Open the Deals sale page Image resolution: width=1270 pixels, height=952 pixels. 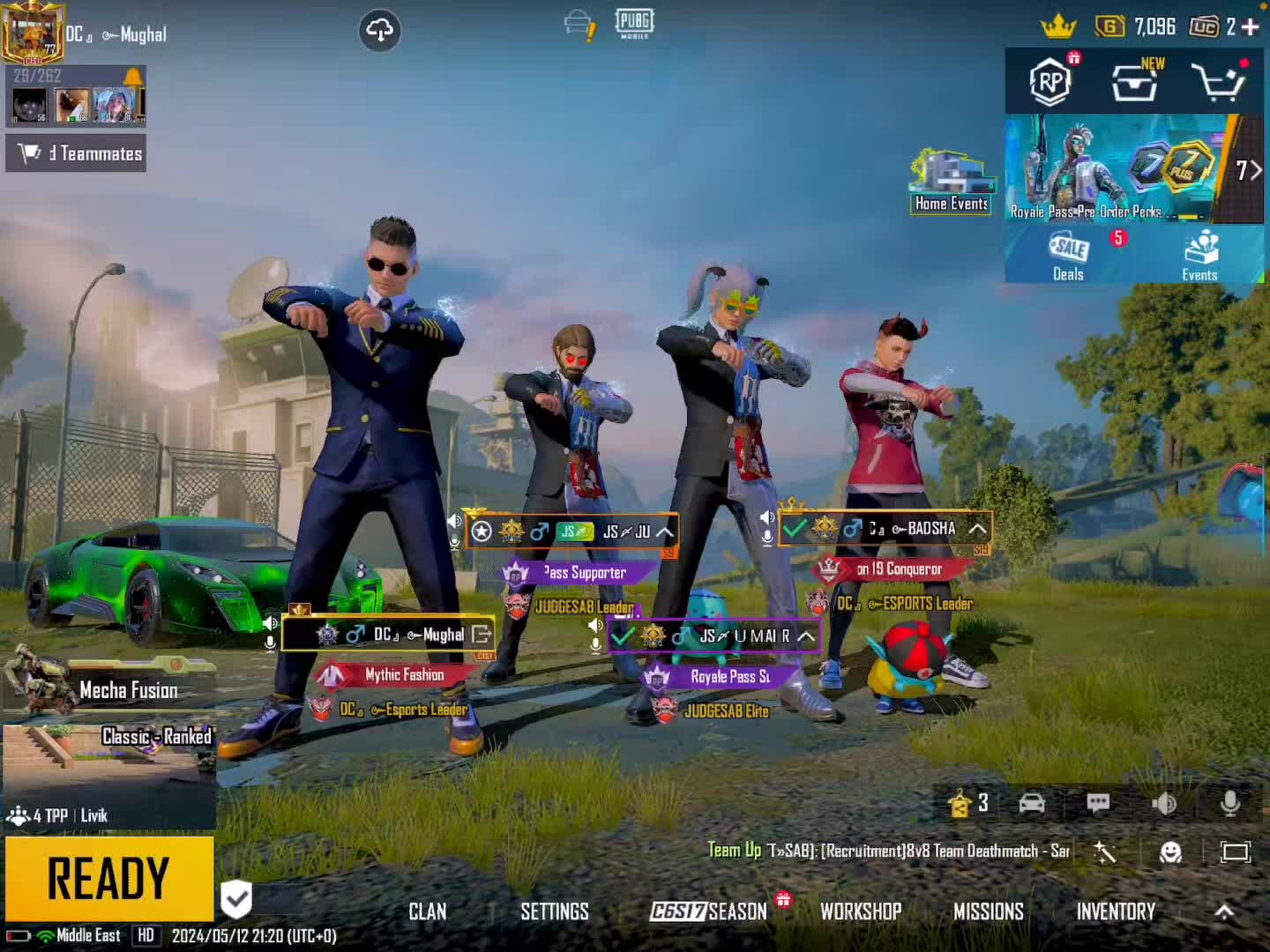point(1068,256)
